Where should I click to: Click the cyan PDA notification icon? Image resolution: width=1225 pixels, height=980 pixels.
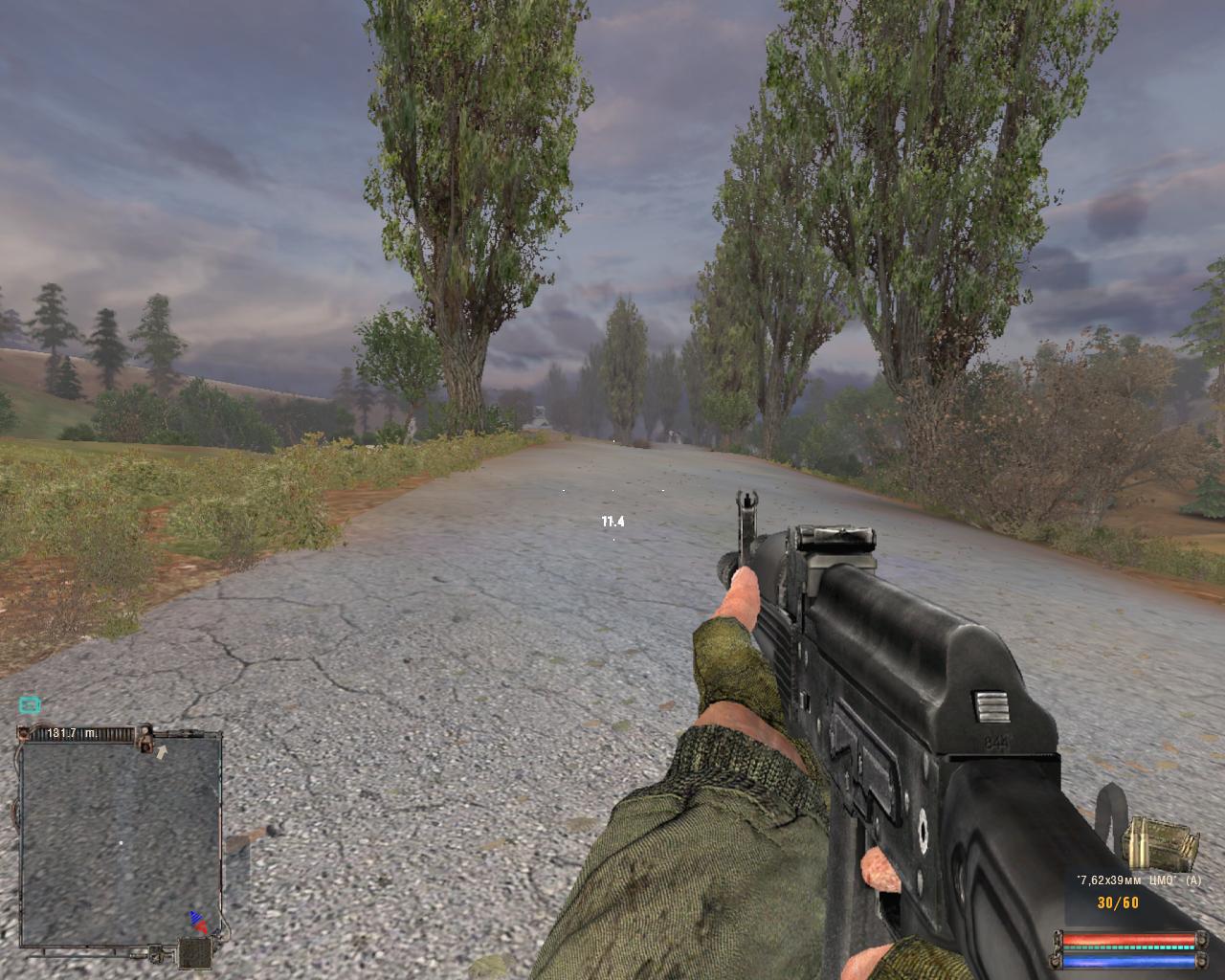(x=30, y=705)
